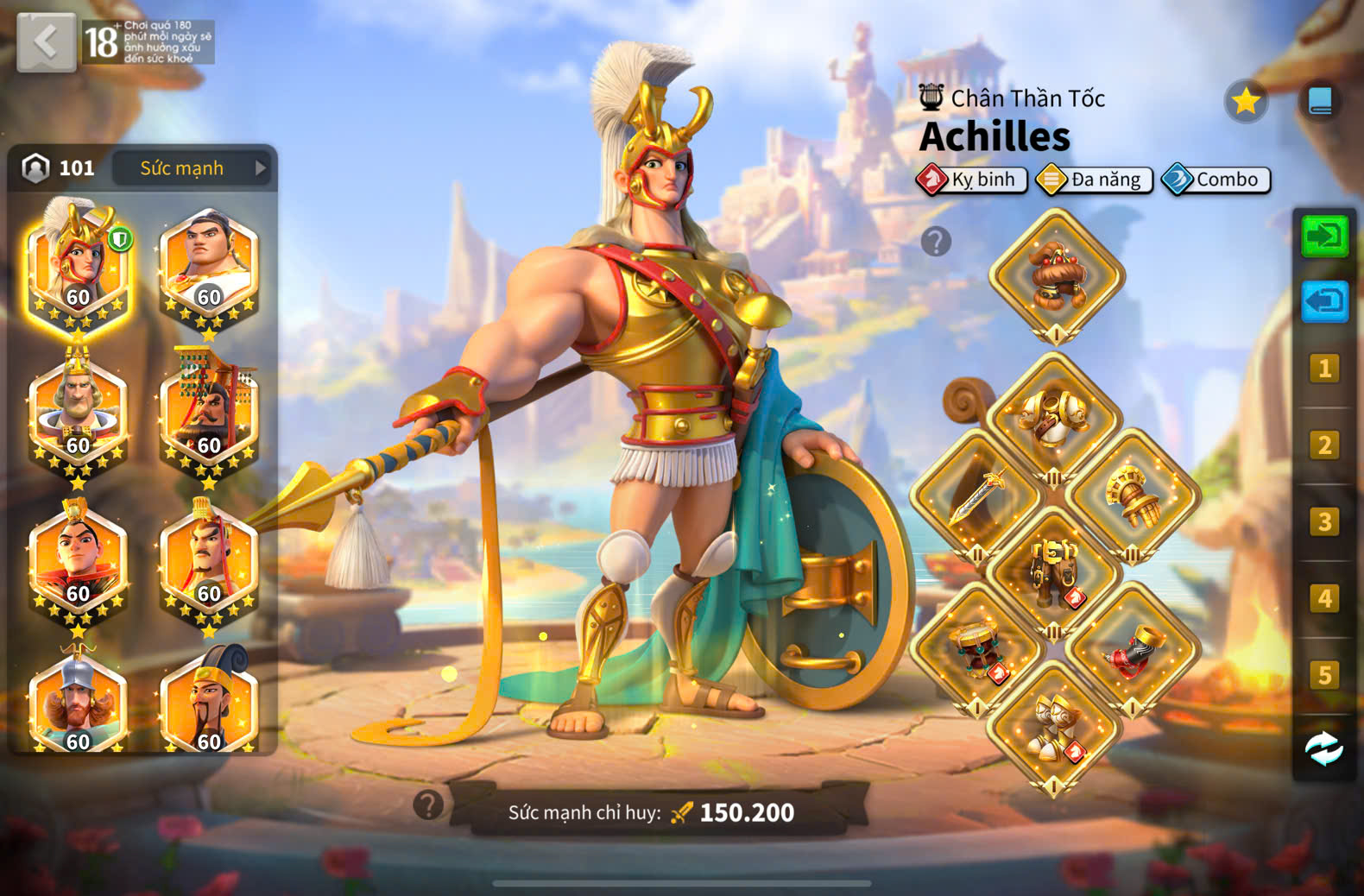
Task: Click the Combo tag
Action: click(x=1216, y=180)
